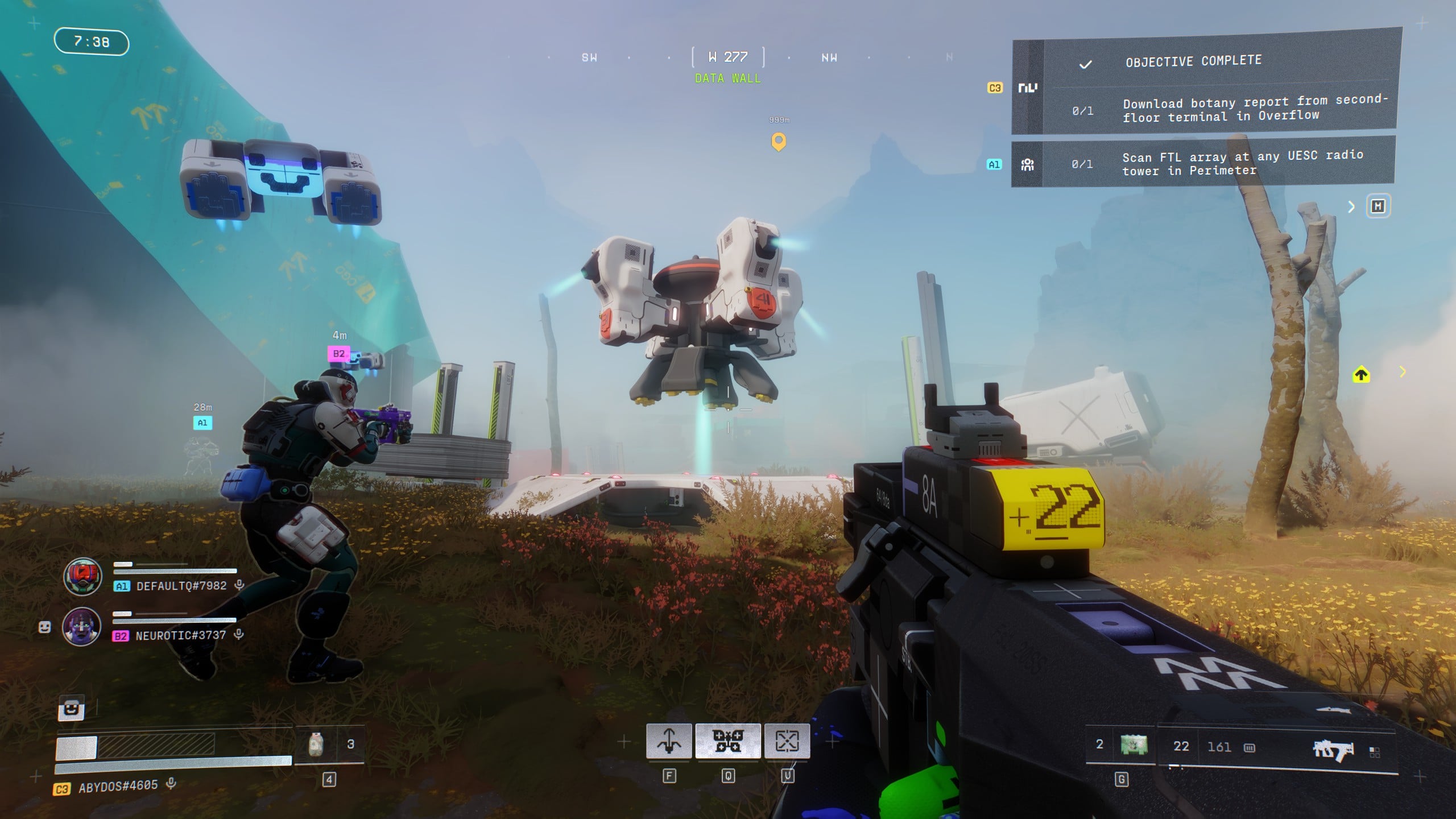Screen dimensions: 1456x819
Task: Click the yellow up-arrow icon
Action: (x=1361, y=374)
